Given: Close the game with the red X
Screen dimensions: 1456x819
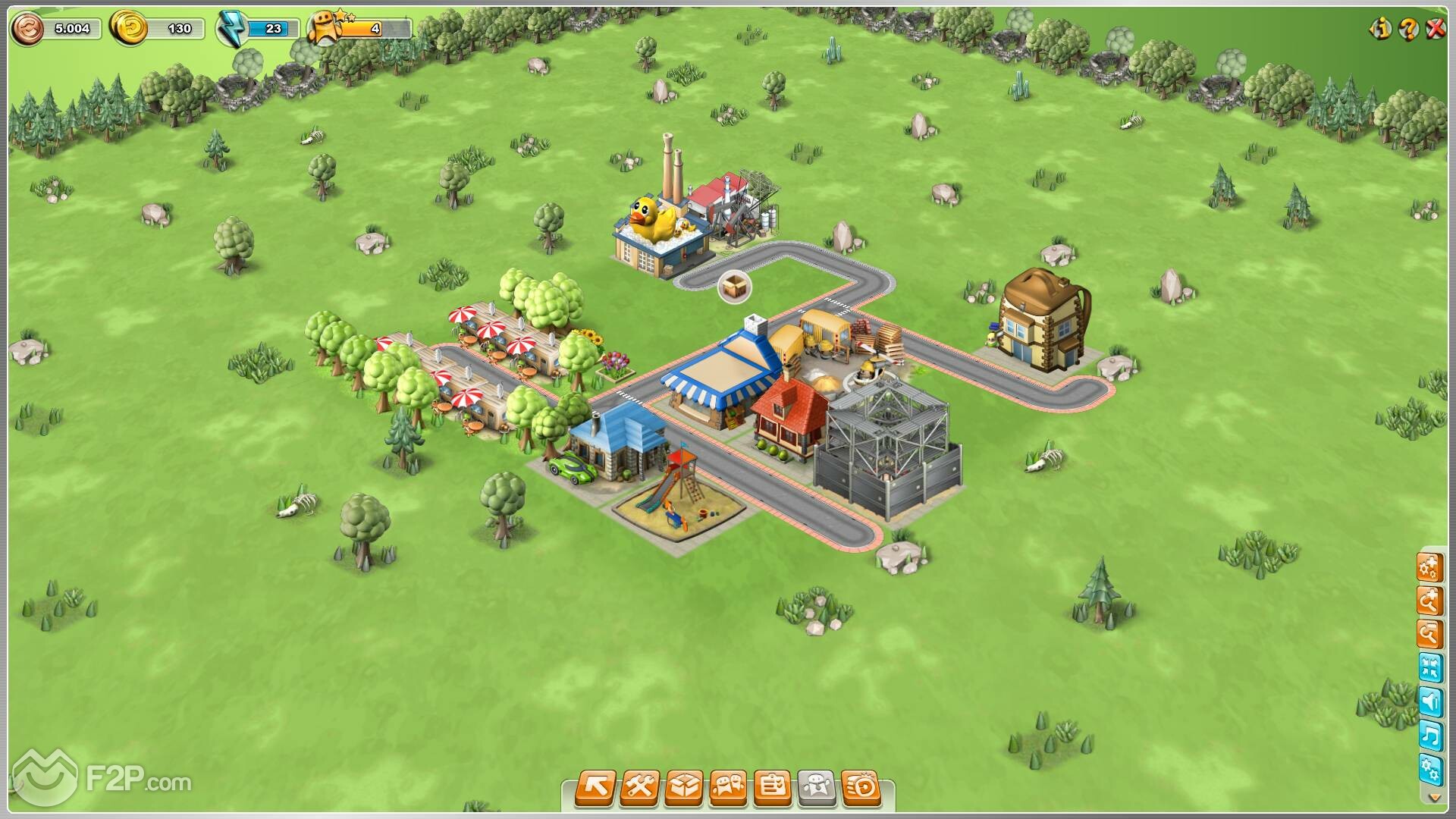Looking at the screenshot, I should coord(1436,29).
